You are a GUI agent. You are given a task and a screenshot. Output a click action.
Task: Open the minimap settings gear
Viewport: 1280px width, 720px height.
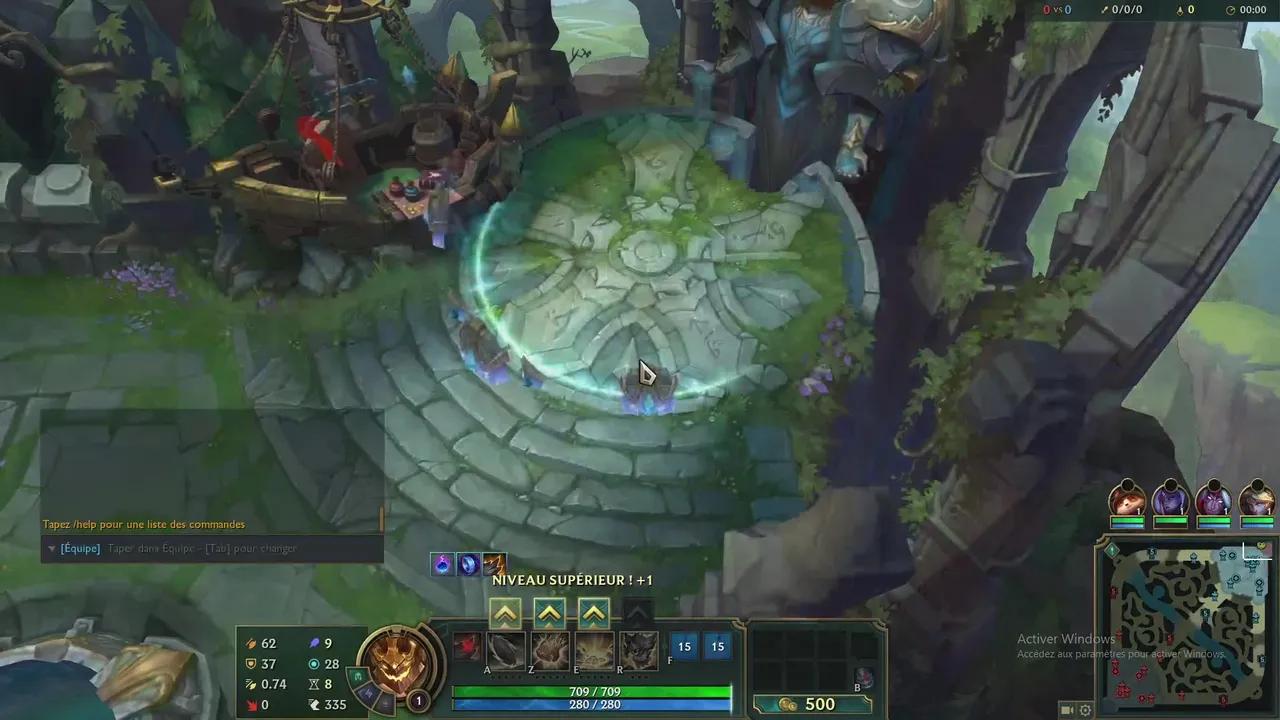(x=1086, y=710)
